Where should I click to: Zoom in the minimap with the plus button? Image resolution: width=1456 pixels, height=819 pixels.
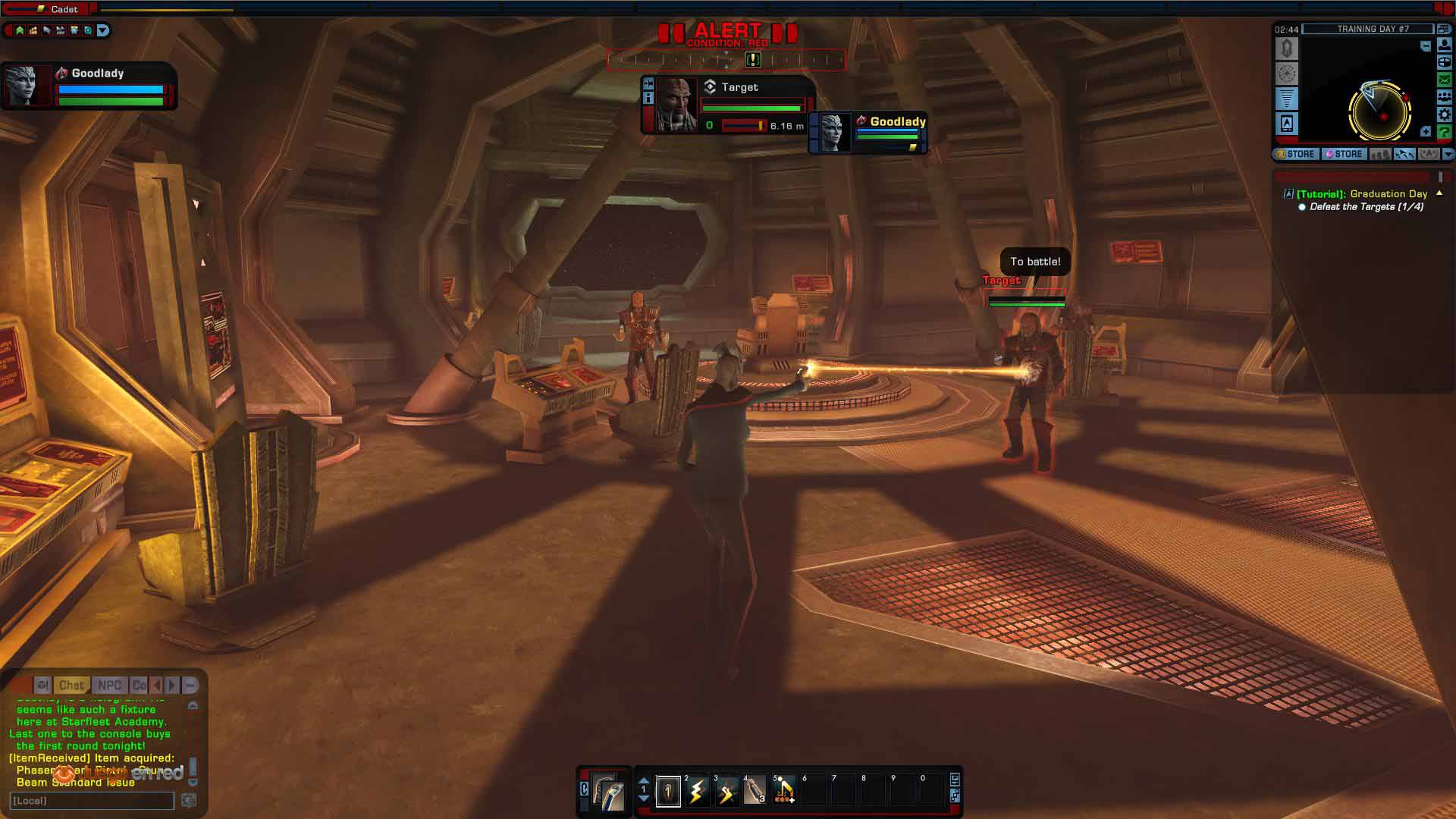coord(1426,132)
